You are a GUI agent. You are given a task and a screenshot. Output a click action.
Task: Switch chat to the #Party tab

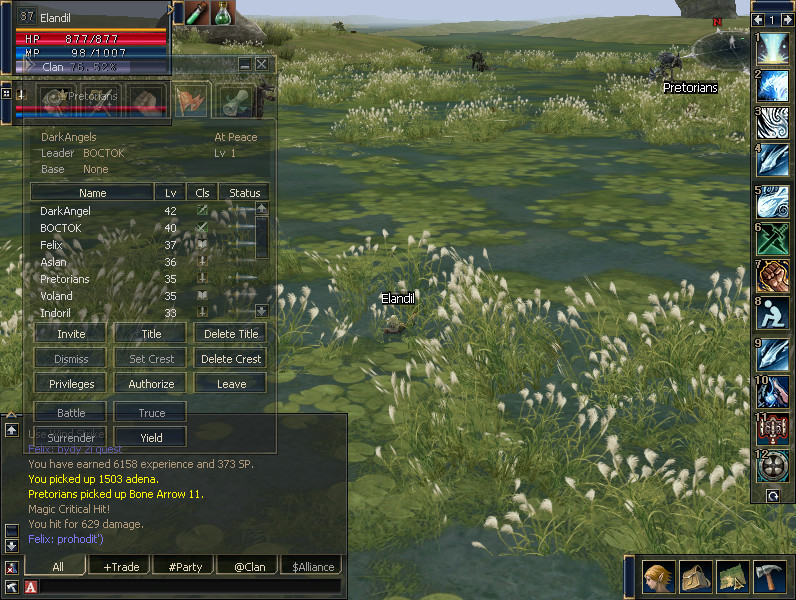click(x=185, y=567)
